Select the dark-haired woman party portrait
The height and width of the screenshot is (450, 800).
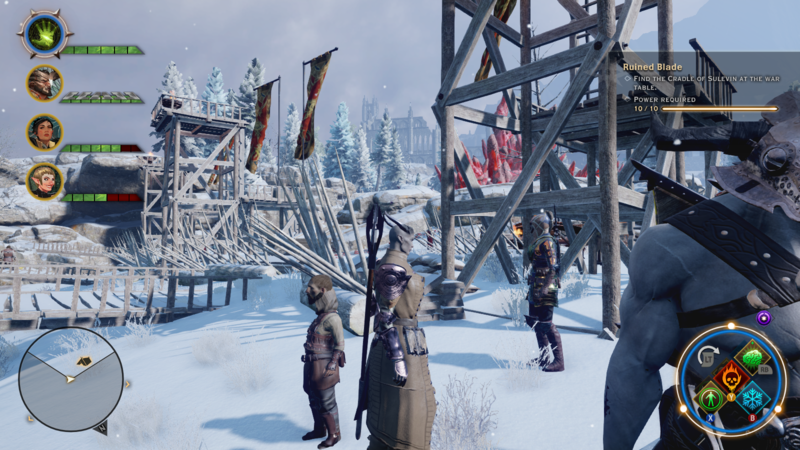coord(45,132)
